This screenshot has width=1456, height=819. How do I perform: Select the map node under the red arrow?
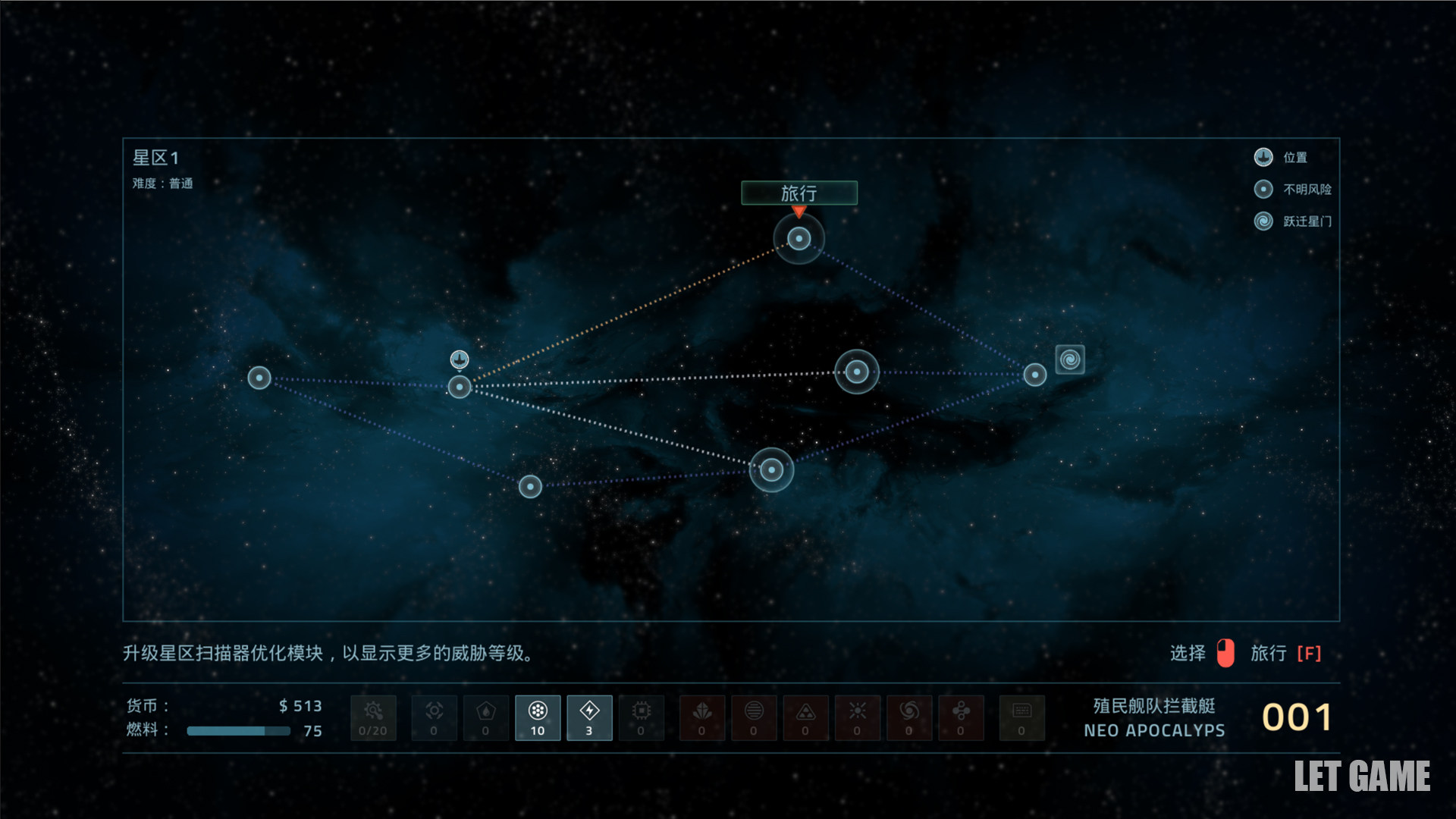point(799,239)
